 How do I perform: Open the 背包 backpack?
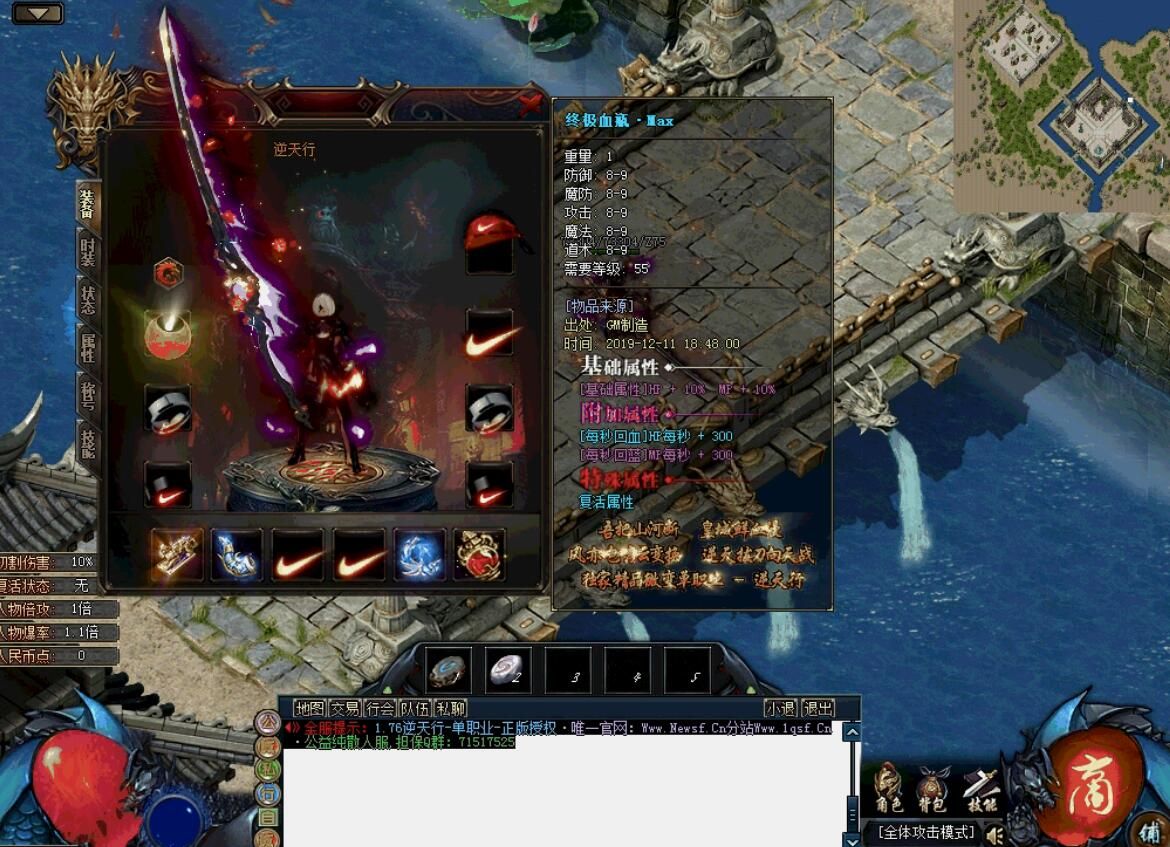932,789
